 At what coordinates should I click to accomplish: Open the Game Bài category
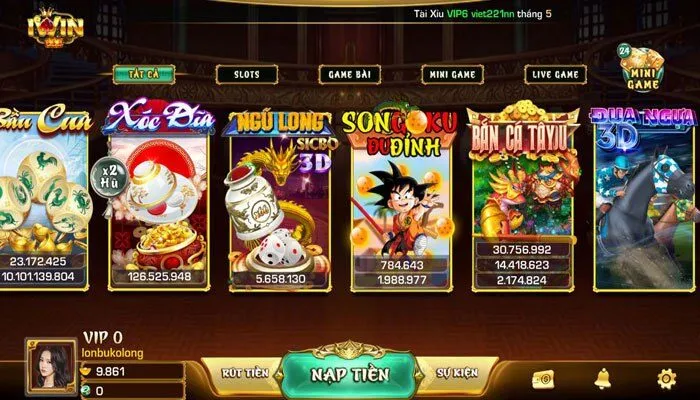click(349, 74)
